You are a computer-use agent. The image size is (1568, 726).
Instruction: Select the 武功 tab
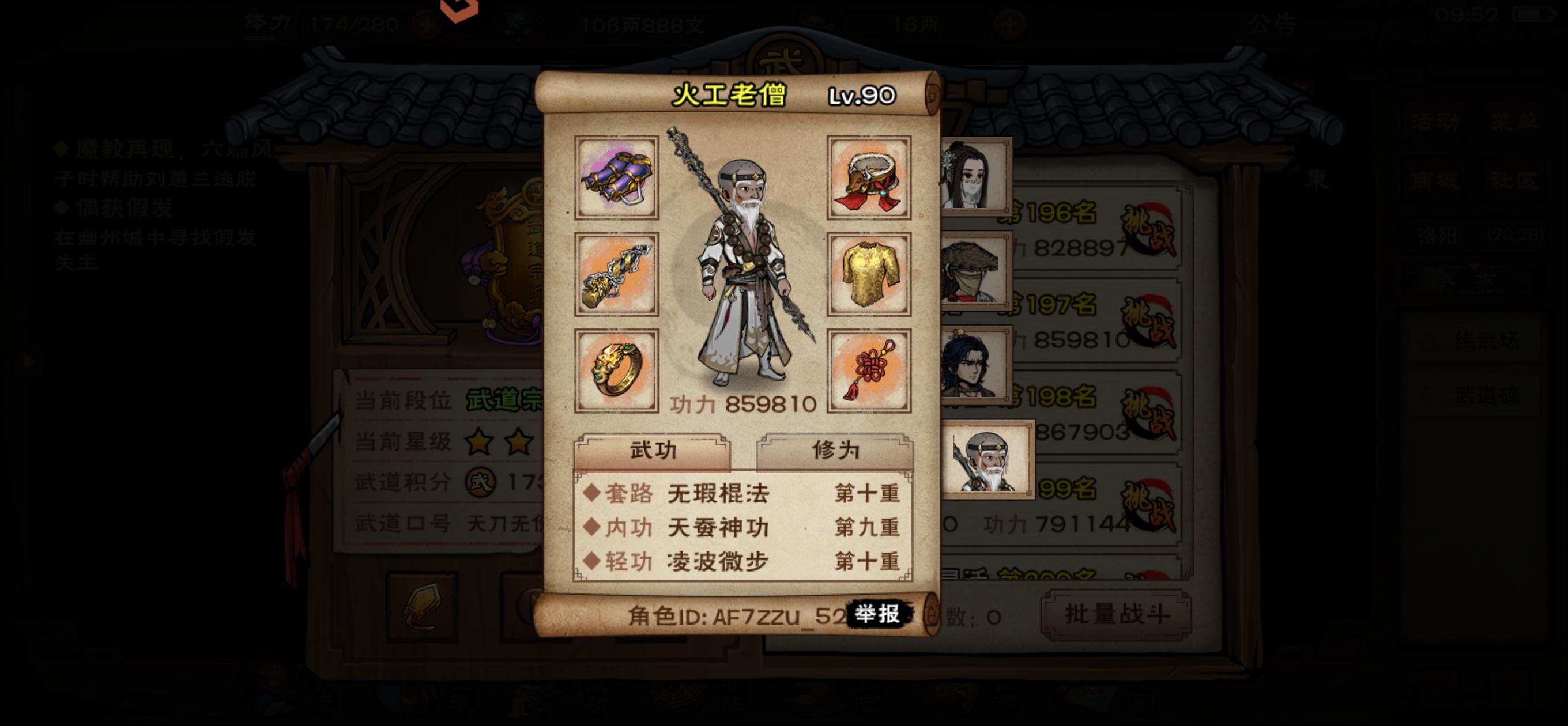click(x=654, y=451)
